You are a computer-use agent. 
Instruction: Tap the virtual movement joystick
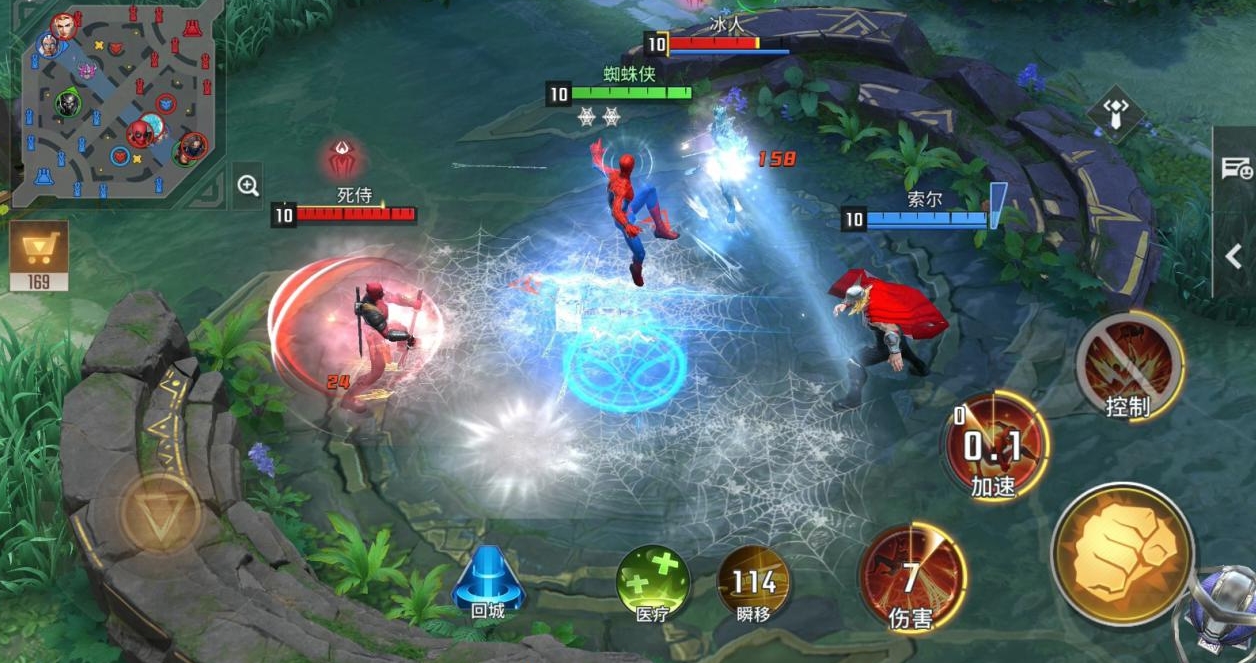[x=160, y=511]
